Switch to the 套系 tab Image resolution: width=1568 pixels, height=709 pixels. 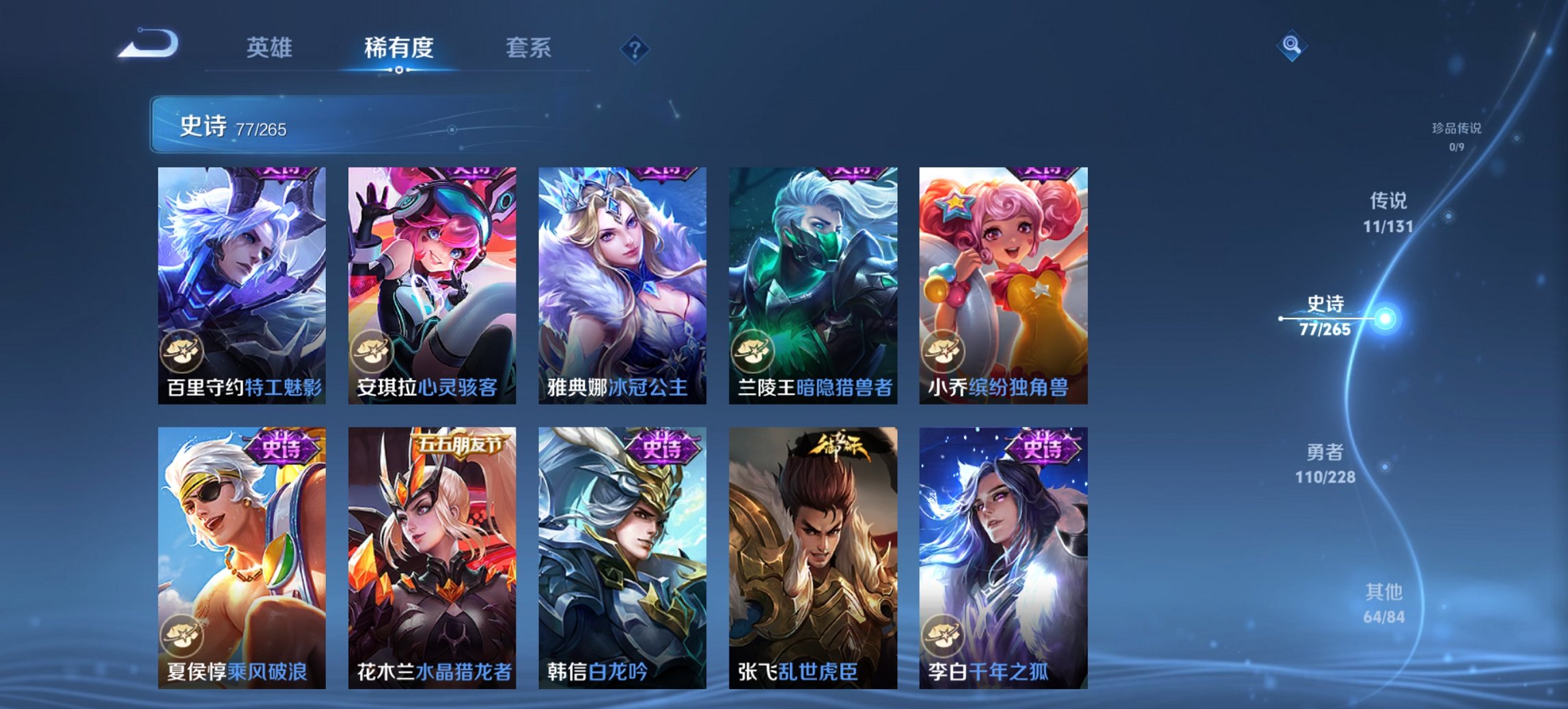click(x=527, y=48)
